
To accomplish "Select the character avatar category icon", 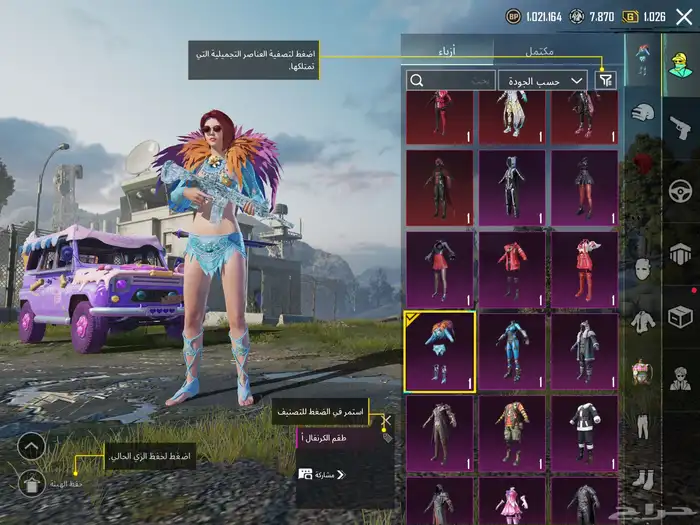I will [x=681, y=62].
